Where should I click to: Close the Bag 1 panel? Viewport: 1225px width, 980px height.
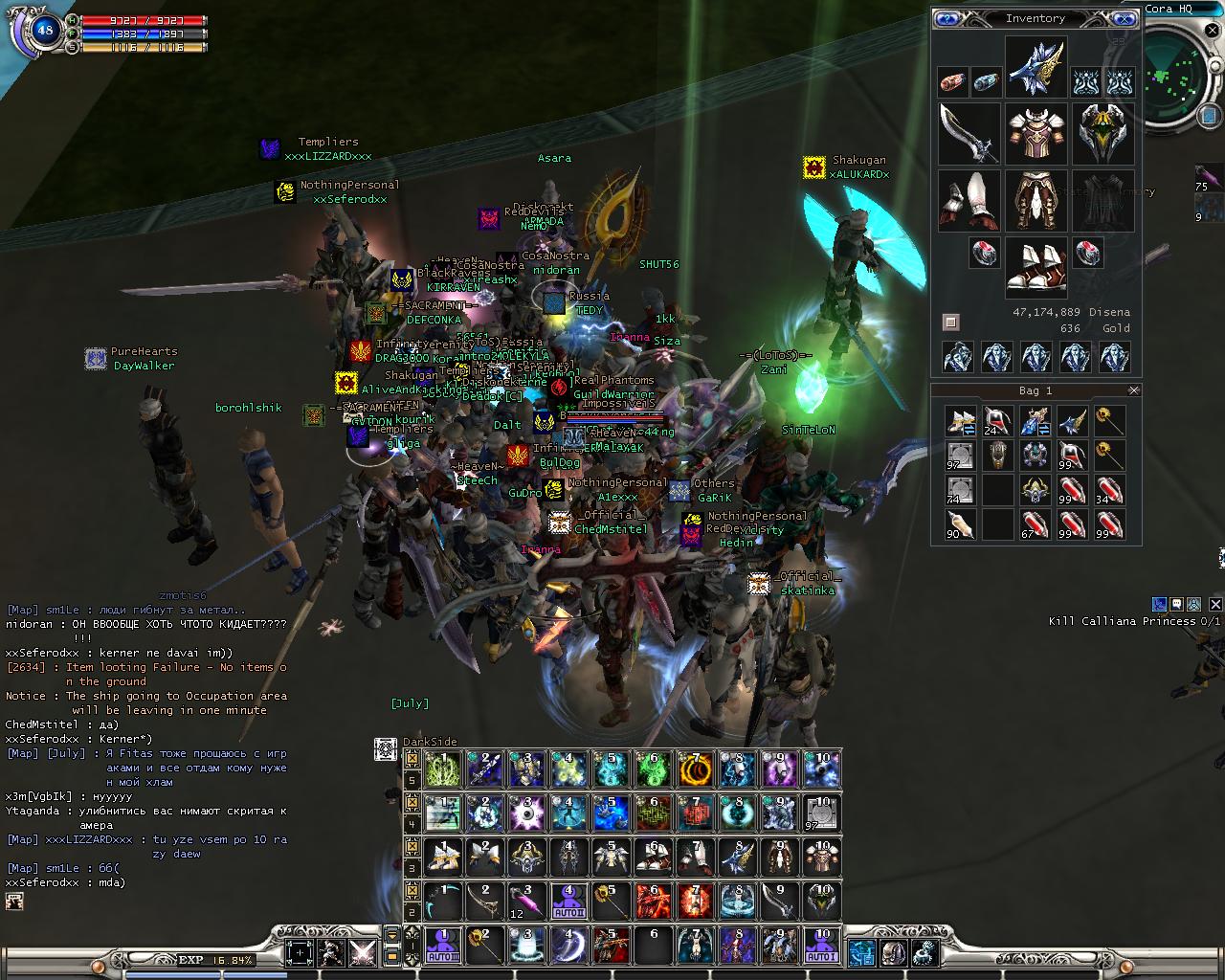[x=1133, y=390]
